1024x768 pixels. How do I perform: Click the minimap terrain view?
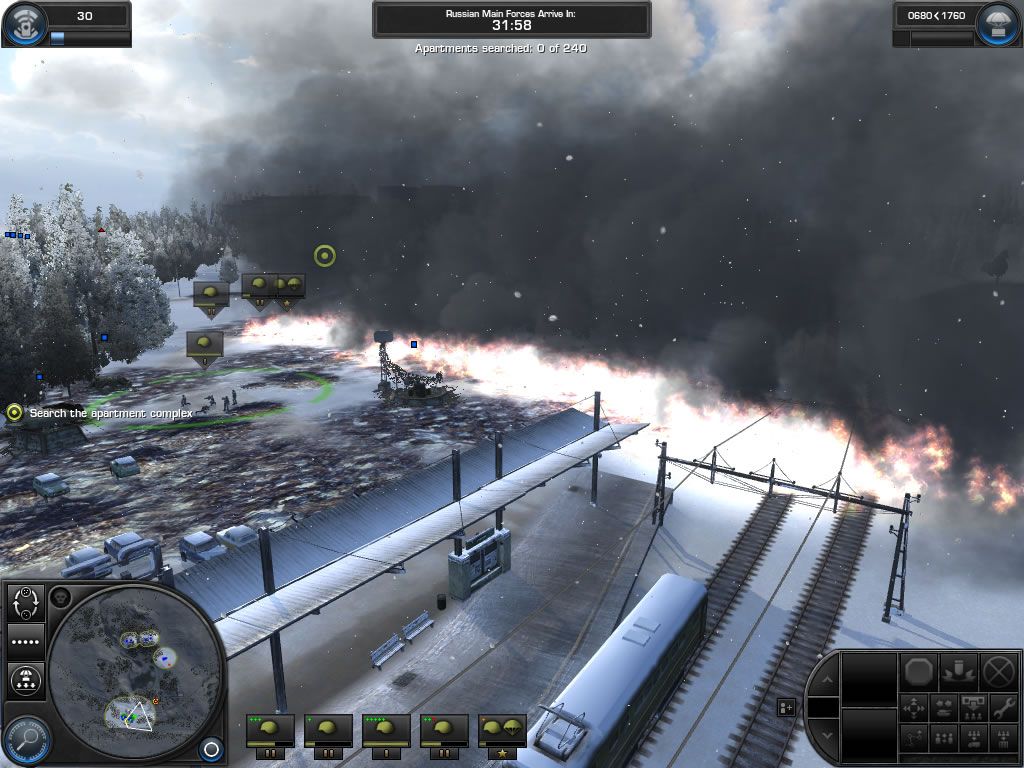(x=134, y=668)
